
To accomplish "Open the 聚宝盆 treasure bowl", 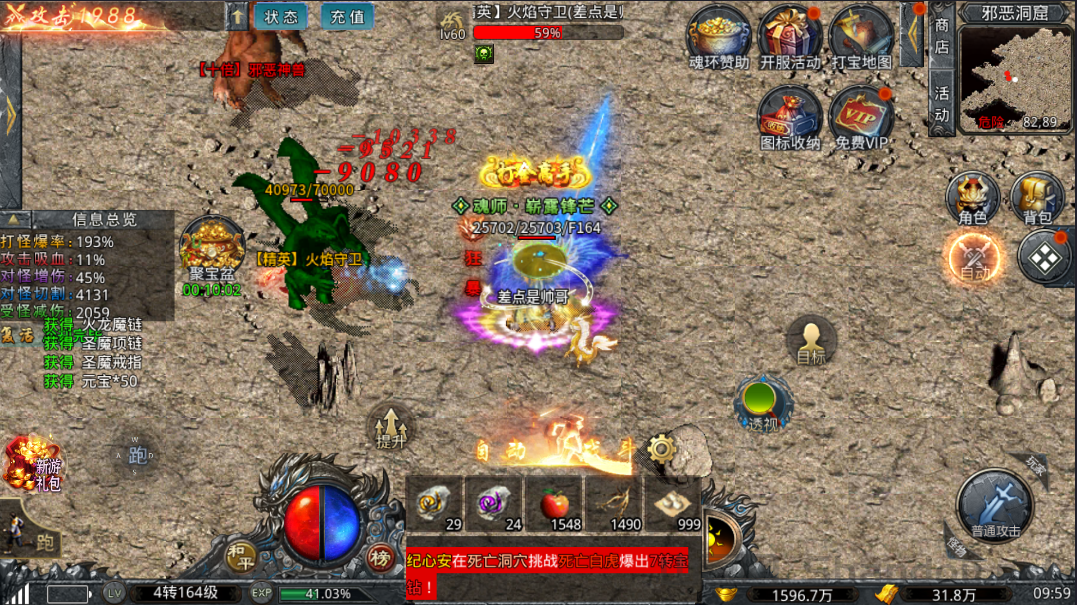I will [x=211, y=250].
